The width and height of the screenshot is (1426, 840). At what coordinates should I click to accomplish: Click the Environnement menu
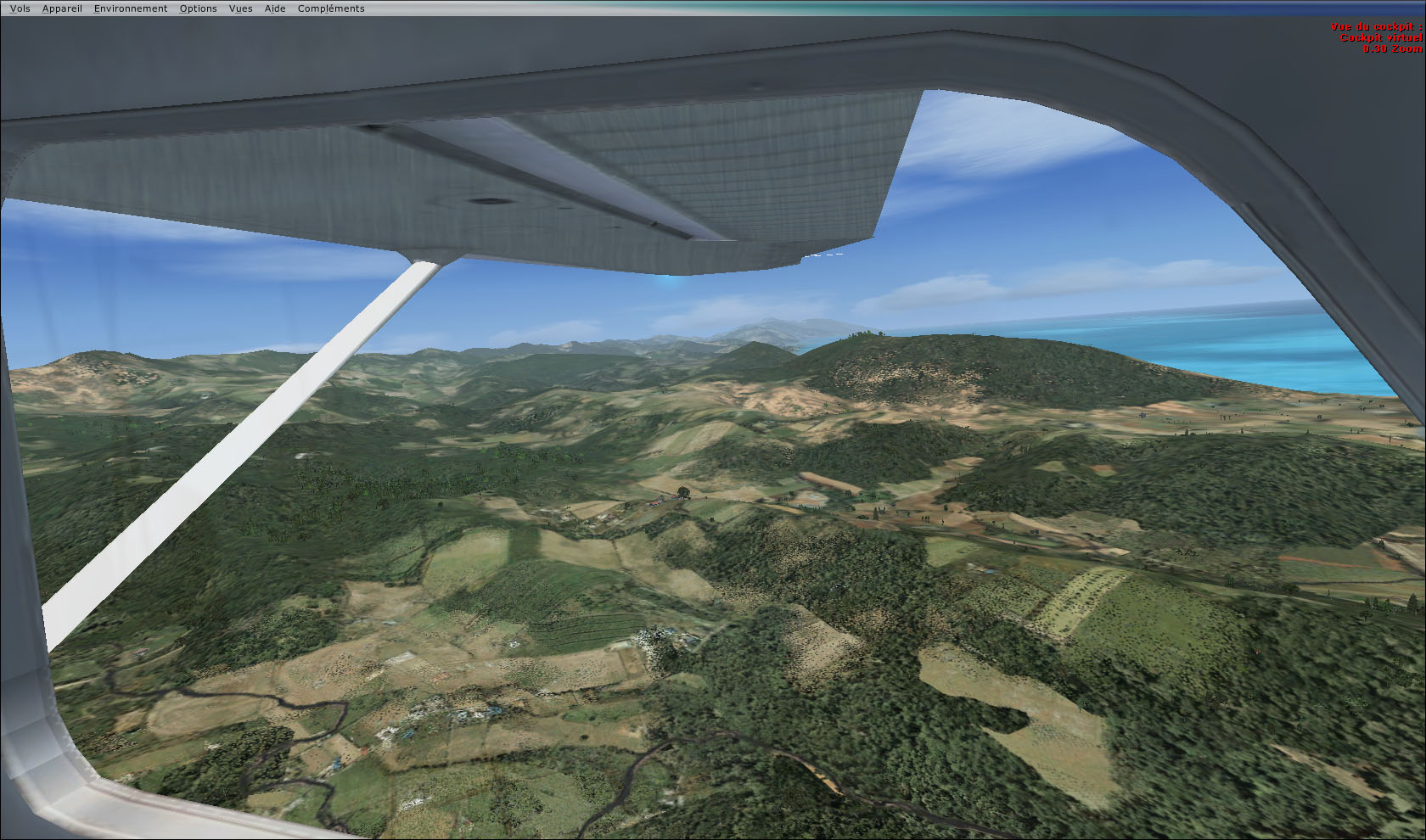[131, 8]
